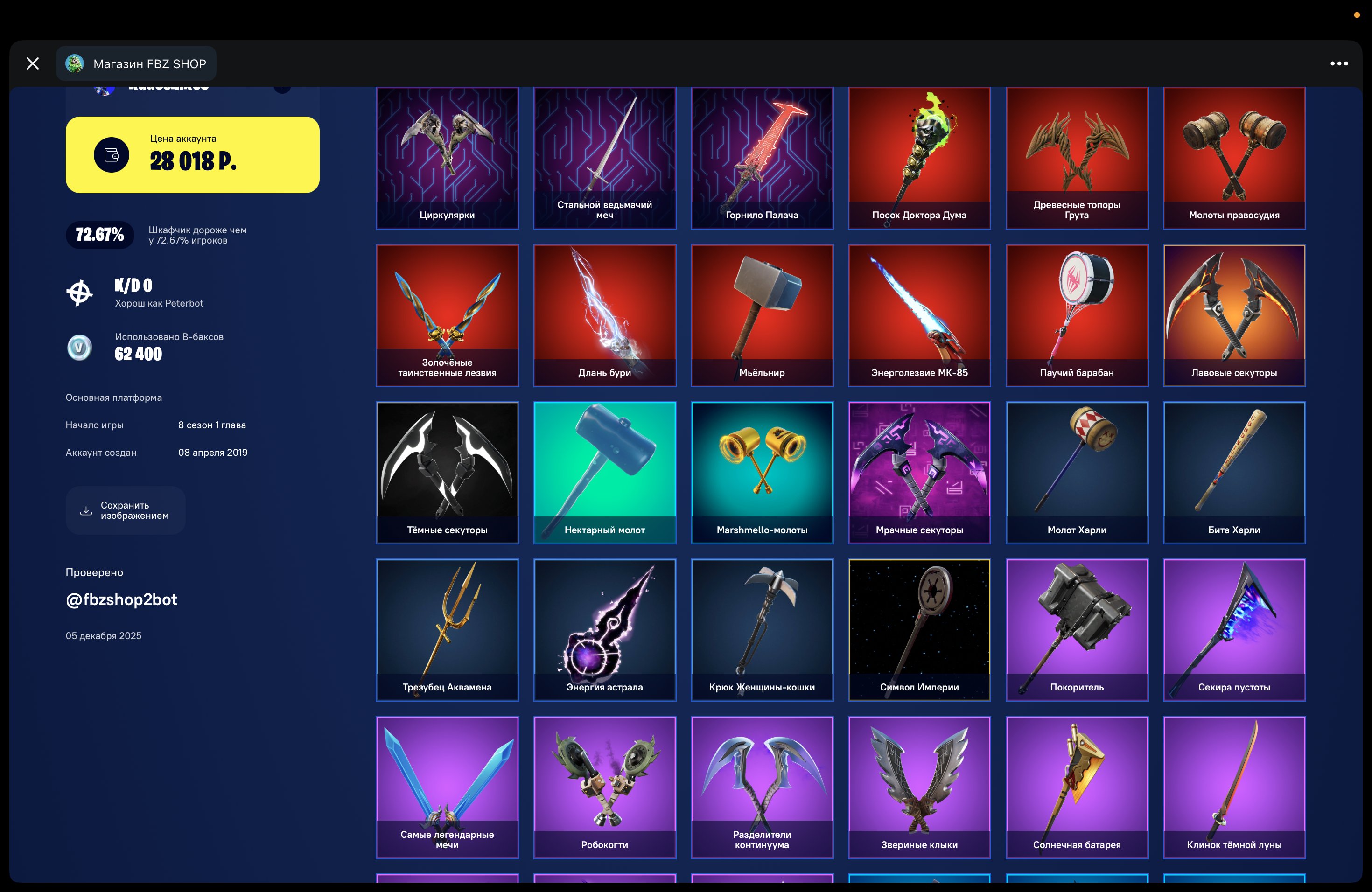Select the "Нектарный молот" thumbnail
1372x892 pixels.
tap(605, 473)
